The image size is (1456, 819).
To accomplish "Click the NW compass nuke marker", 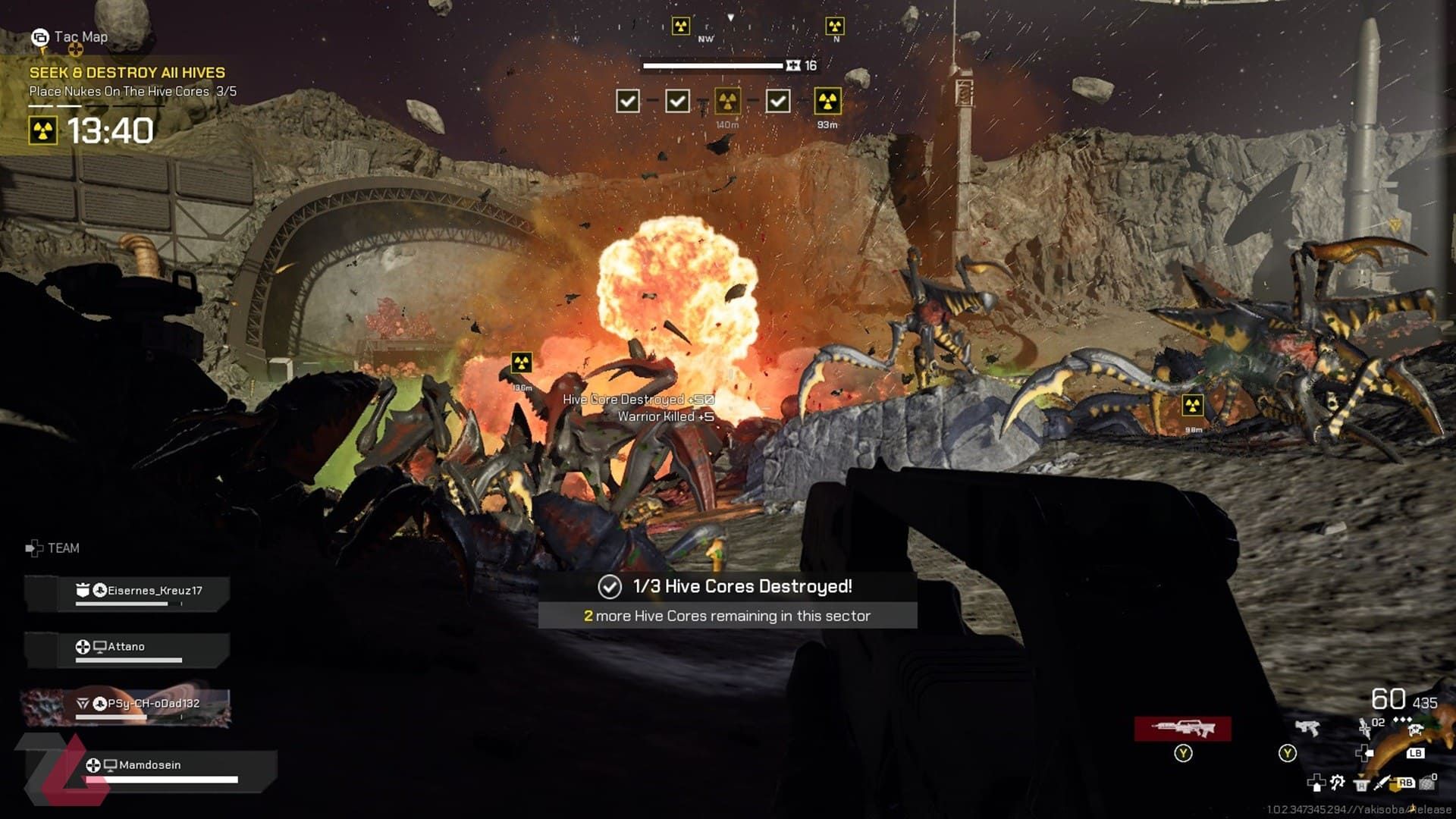I will coord(681,27).
